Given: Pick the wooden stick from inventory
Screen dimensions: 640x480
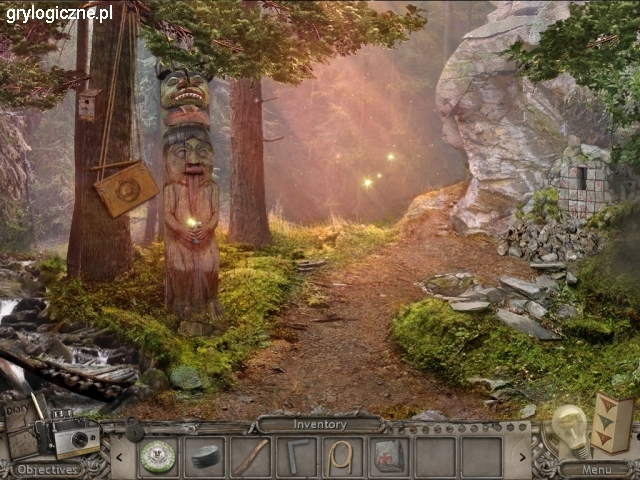Looking at the screenshot, I should (251, 457).
